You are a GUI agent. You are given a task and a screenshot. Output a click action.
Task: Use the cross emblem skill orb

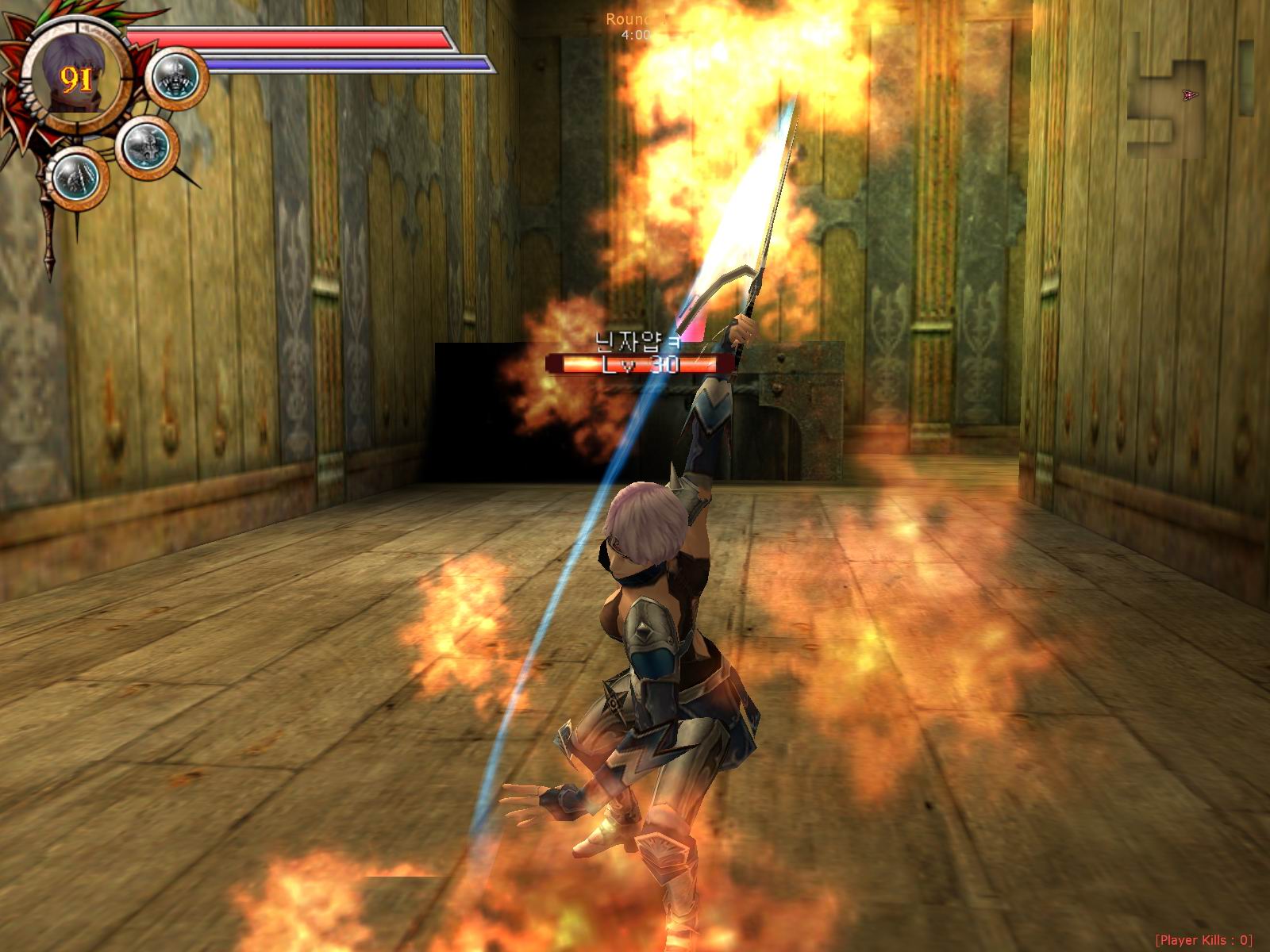coord(147,148)
